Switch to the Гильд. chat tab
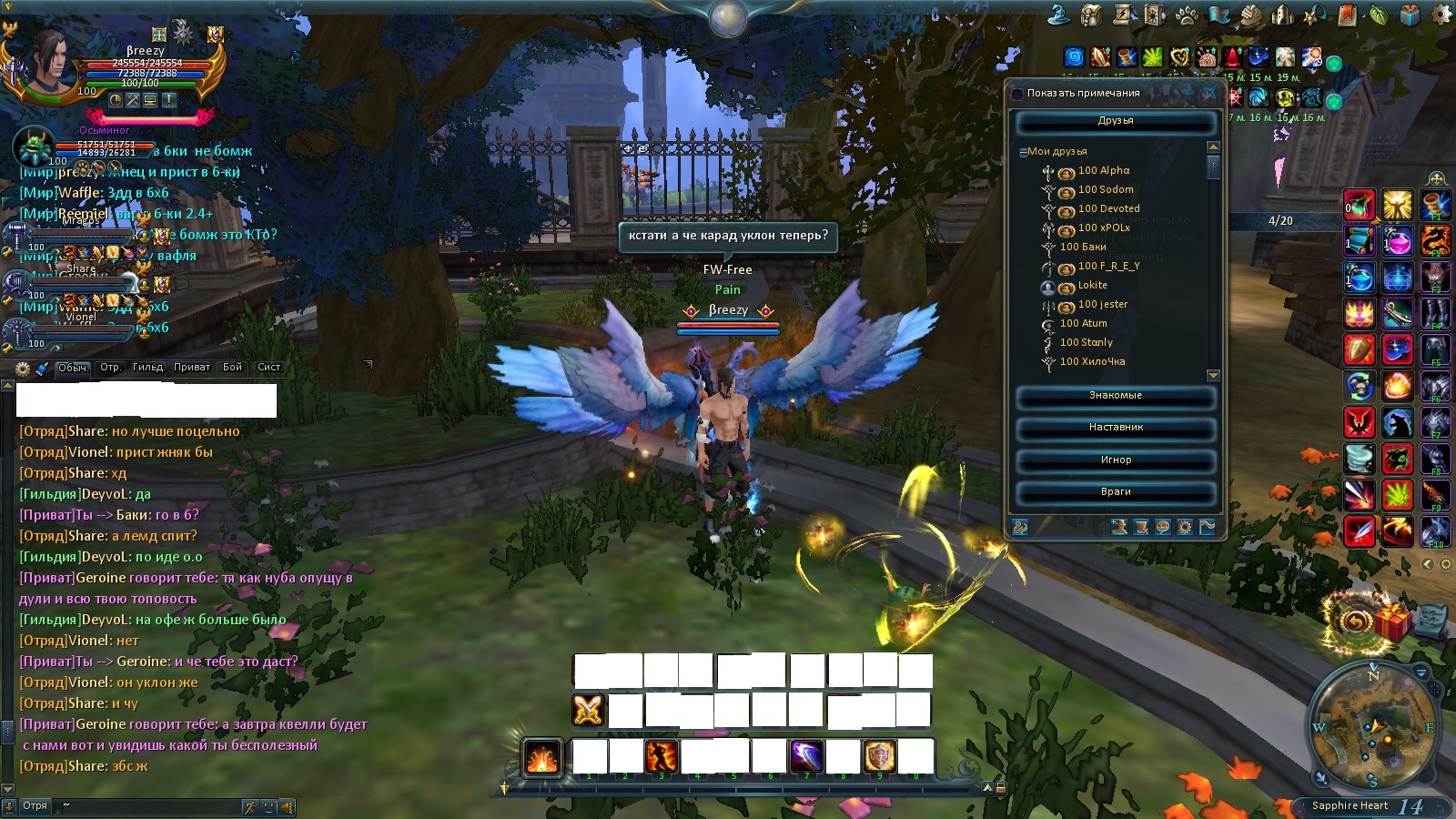Screen dimensions: 1456x819 click(x=147, y=368)
